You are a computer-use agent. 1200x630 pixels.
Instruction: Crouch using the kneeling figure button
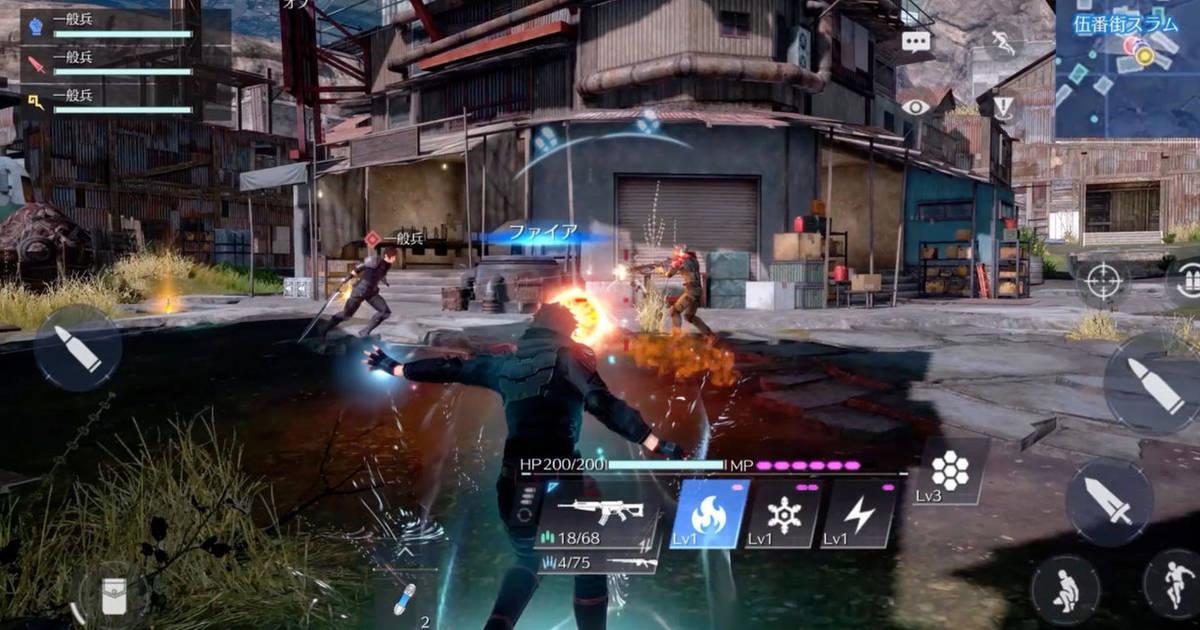pos(1065,591)
